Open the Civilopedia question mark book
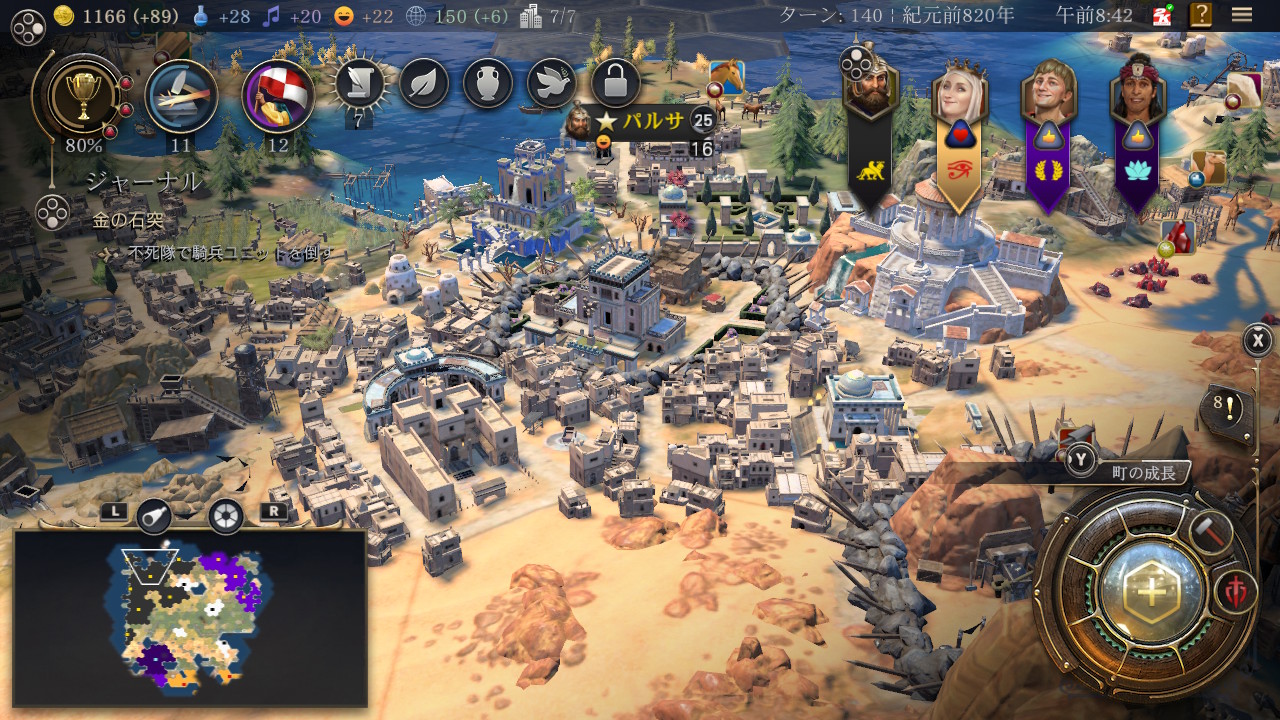 (1200, 15)
